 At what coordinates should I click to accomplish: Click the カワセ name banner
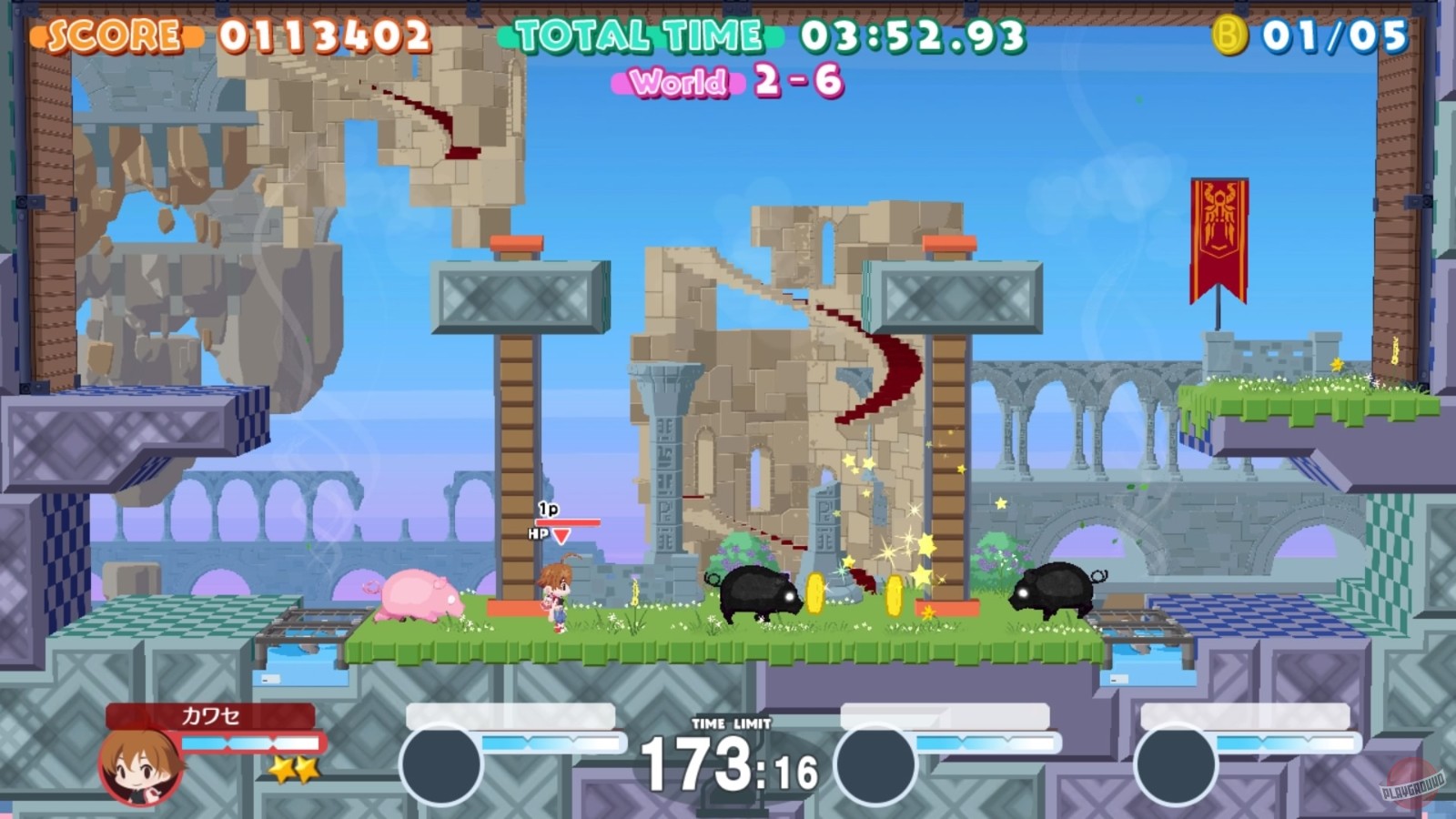[207, 717]
